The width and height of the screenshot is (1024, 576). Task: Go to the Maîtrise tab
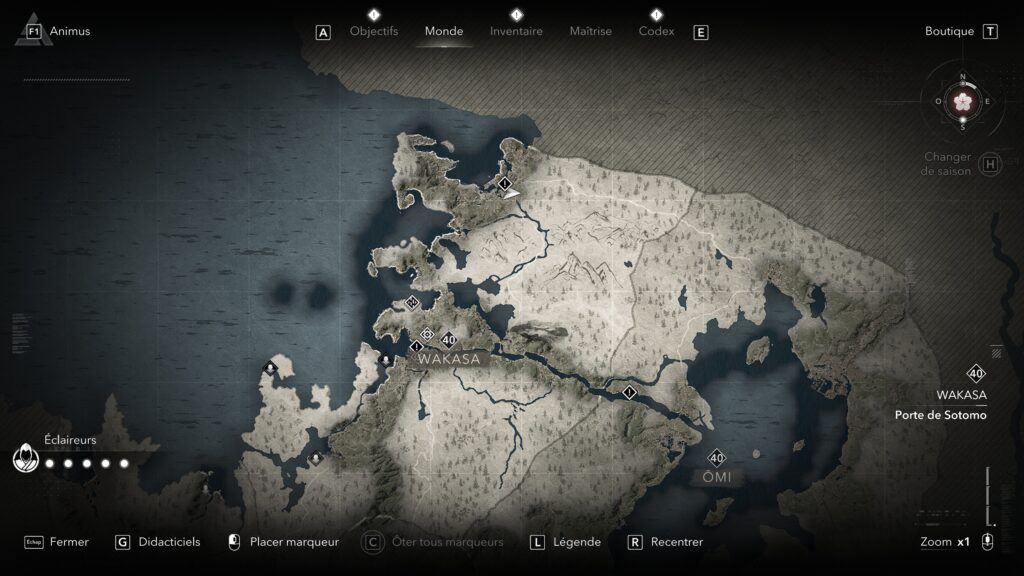click(x=590, y=31)
